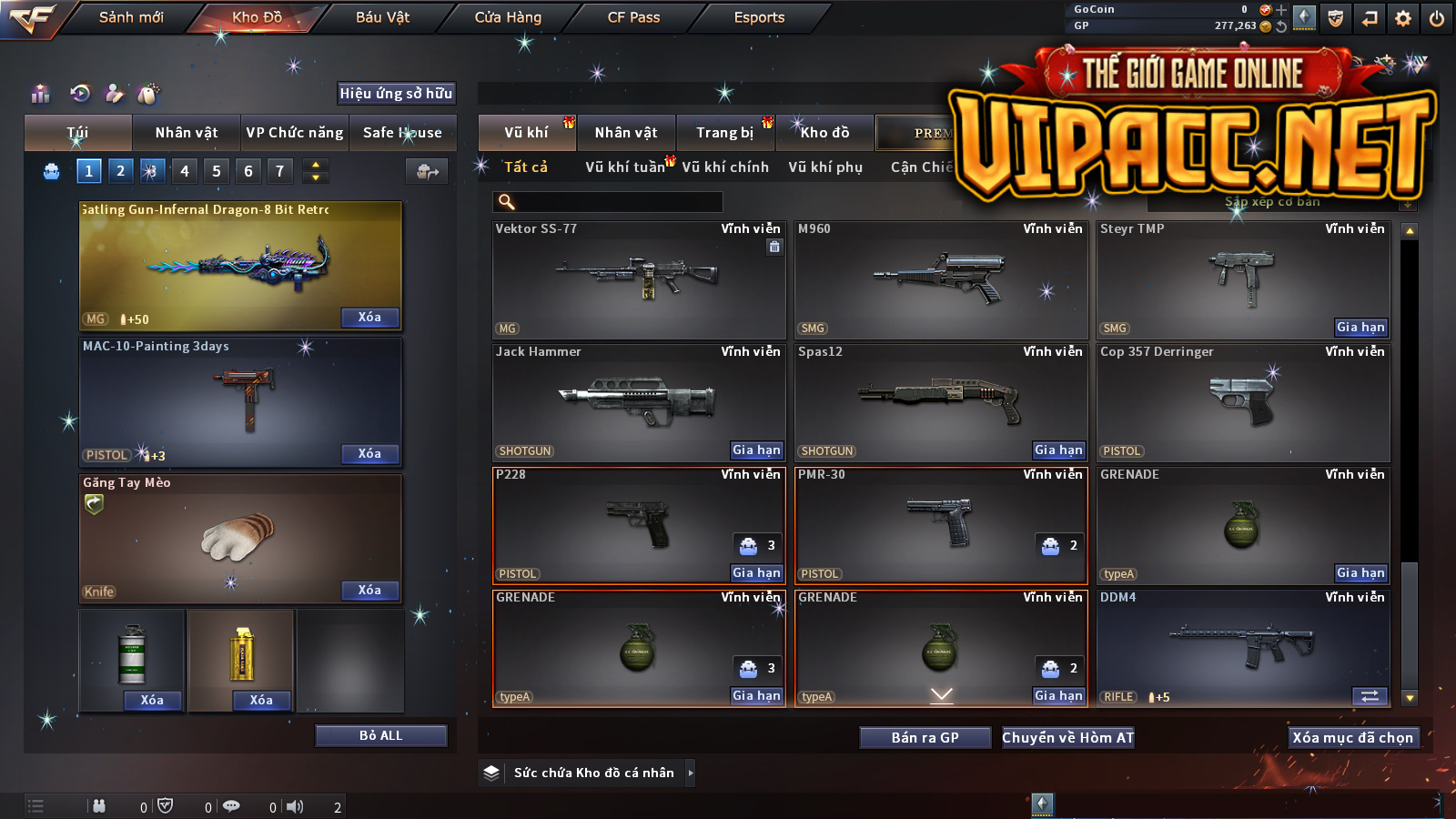Filter by Vũ khí chính weapons
This screenshot has width=1456, height=819.
point(725,167)
